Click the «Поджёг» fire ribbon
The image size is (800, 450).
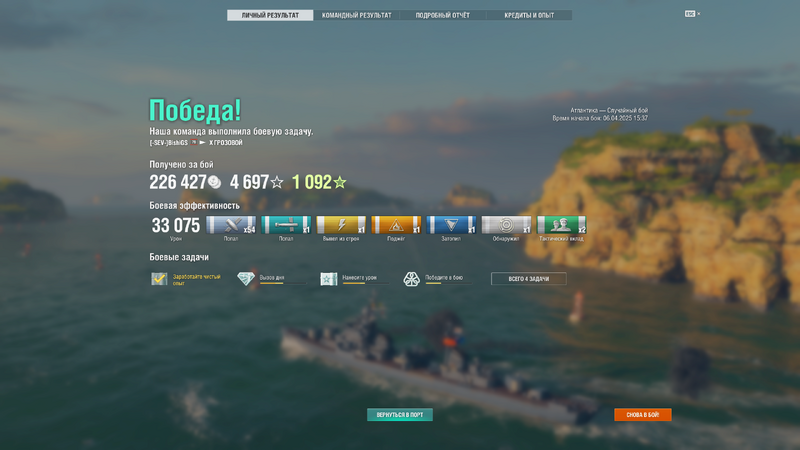[x=396, y=225]
